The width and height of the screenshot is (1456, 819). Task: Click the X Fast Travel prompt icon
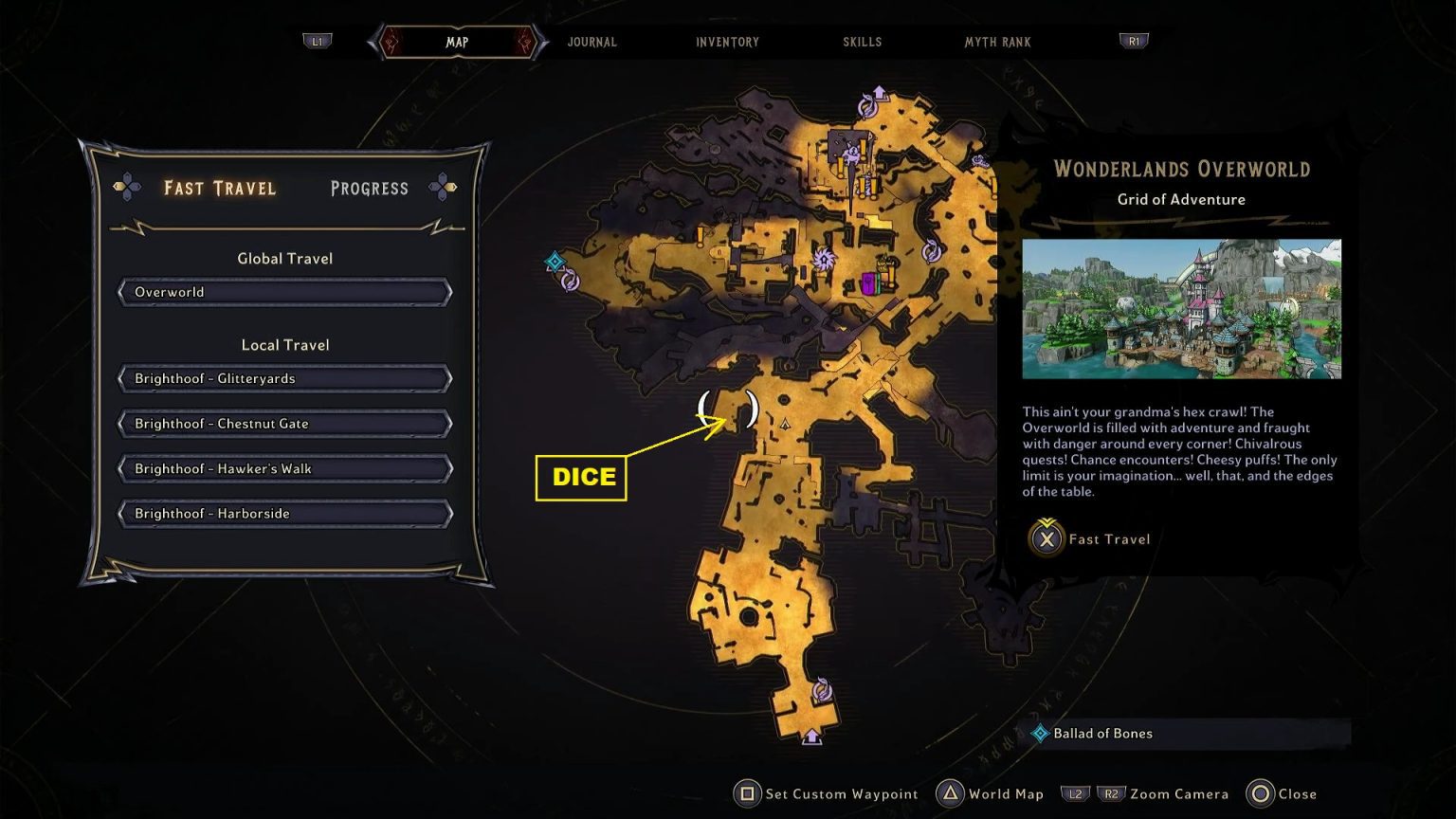pos(1046,539)
